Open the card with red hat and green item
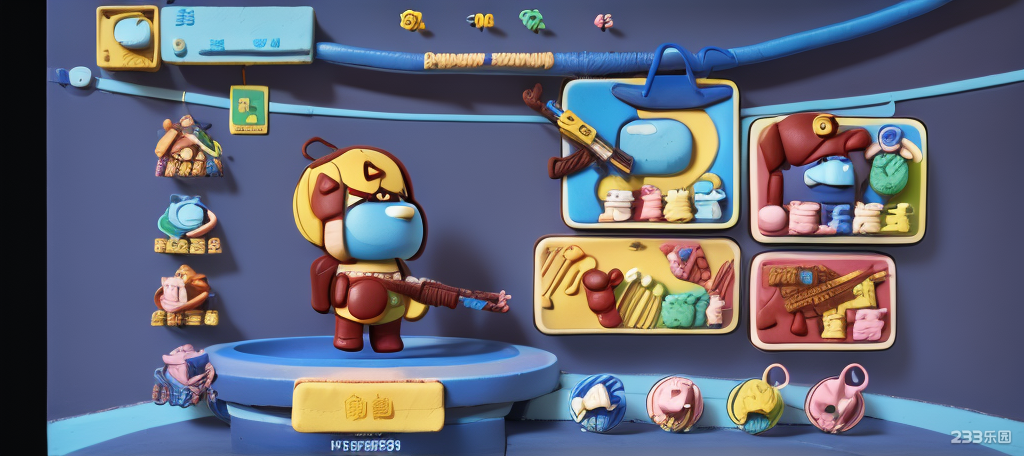 (x=837, y=180)
